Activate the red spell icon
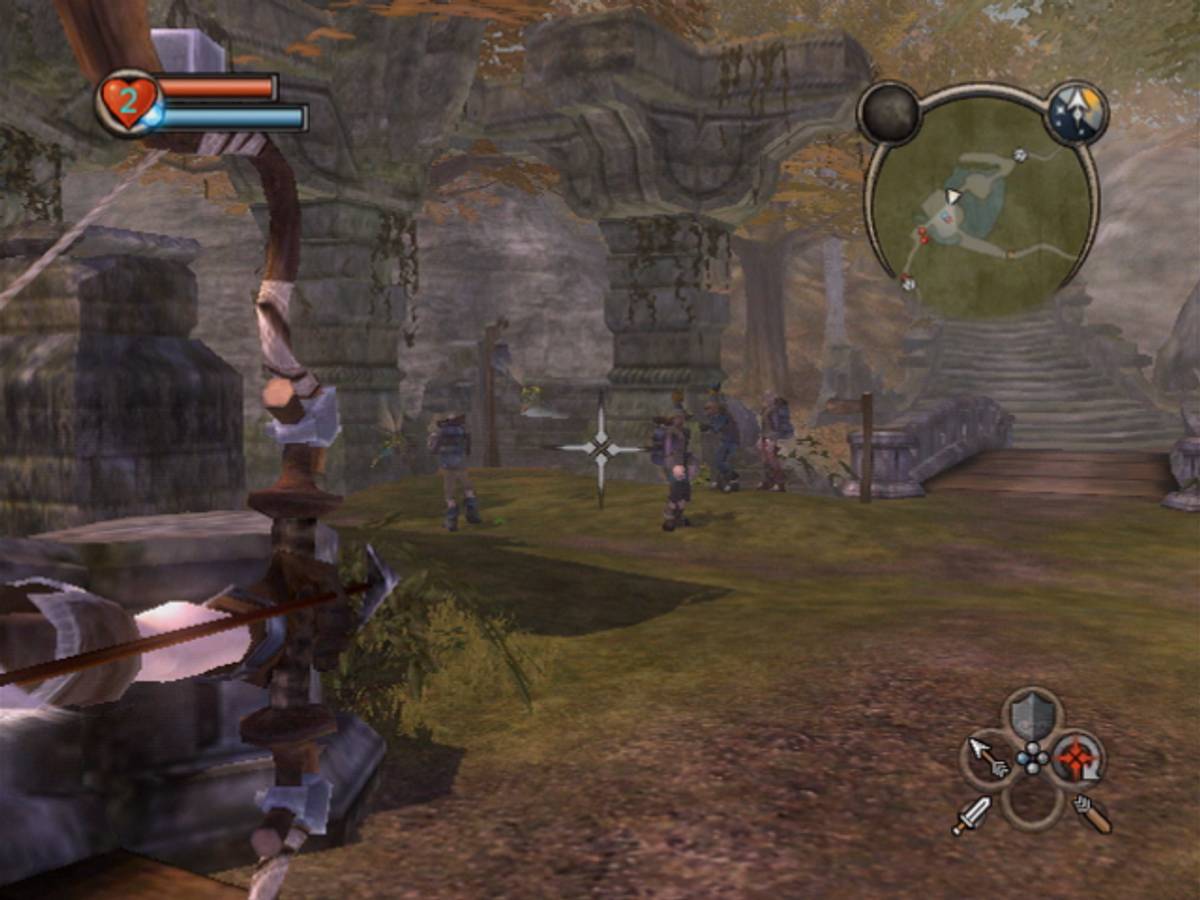Screen dimensions: 1200x900 1077,757
